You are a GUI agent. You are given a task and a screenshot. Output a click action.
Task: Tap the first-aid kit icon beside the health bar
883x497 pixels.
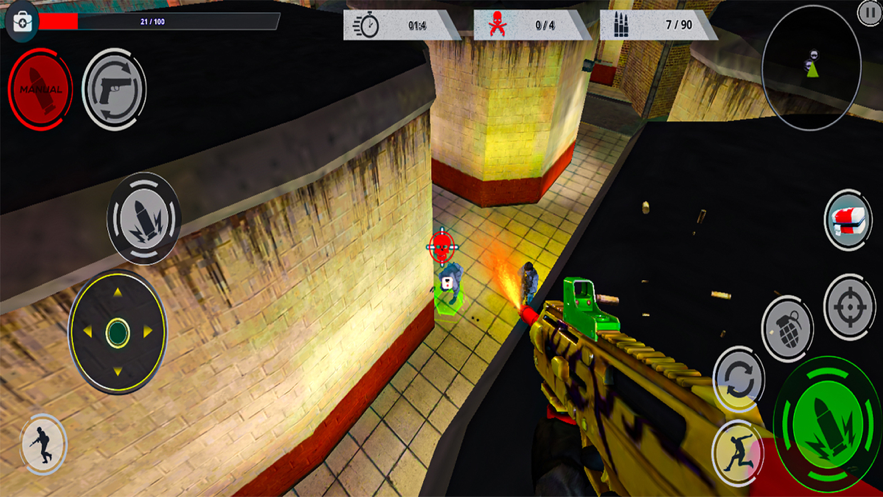pyautogui.click(x=21, y=21)
